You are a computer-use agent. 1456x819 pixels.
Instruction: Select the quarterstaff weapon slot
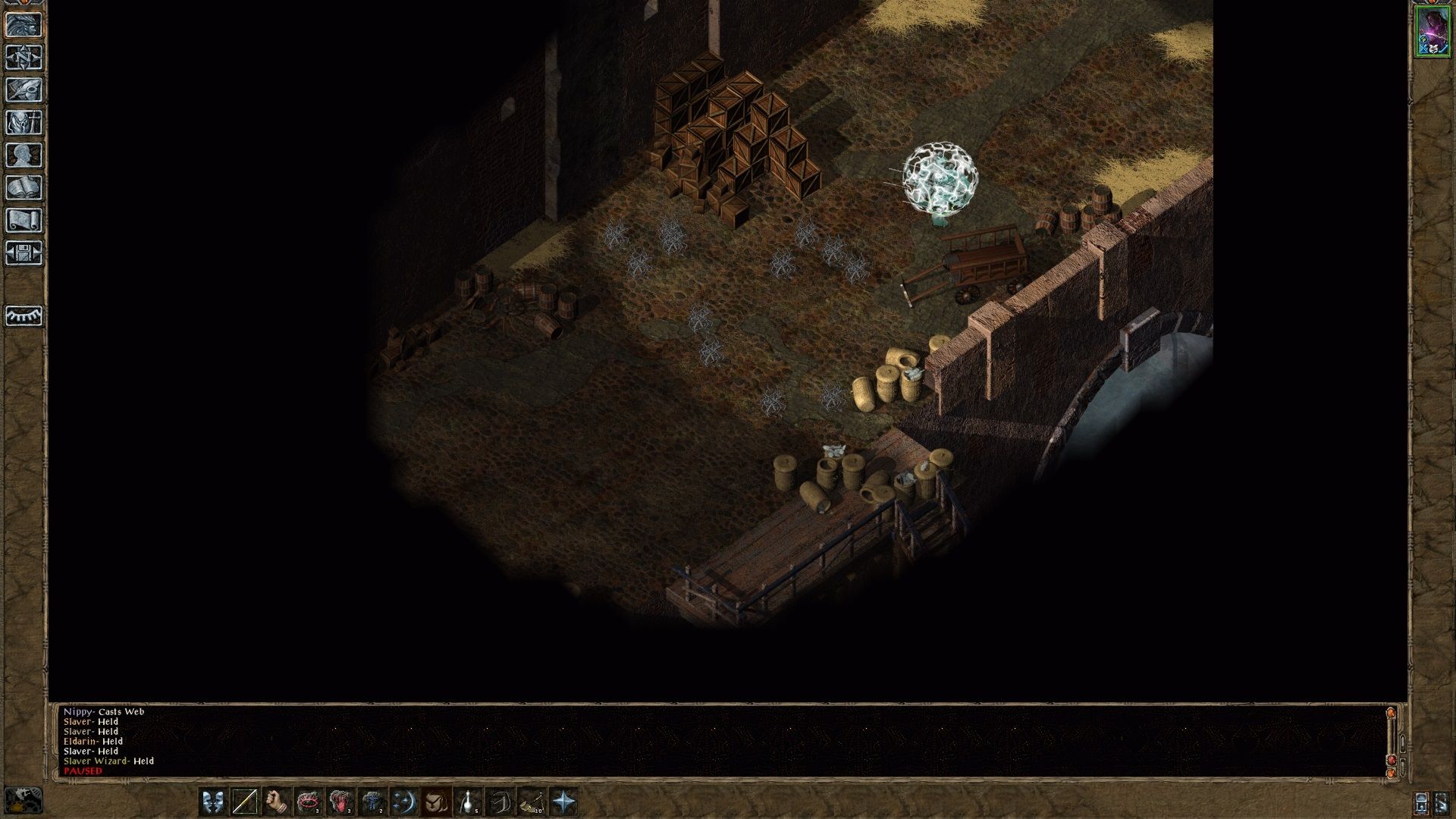[x=244, y=802]
